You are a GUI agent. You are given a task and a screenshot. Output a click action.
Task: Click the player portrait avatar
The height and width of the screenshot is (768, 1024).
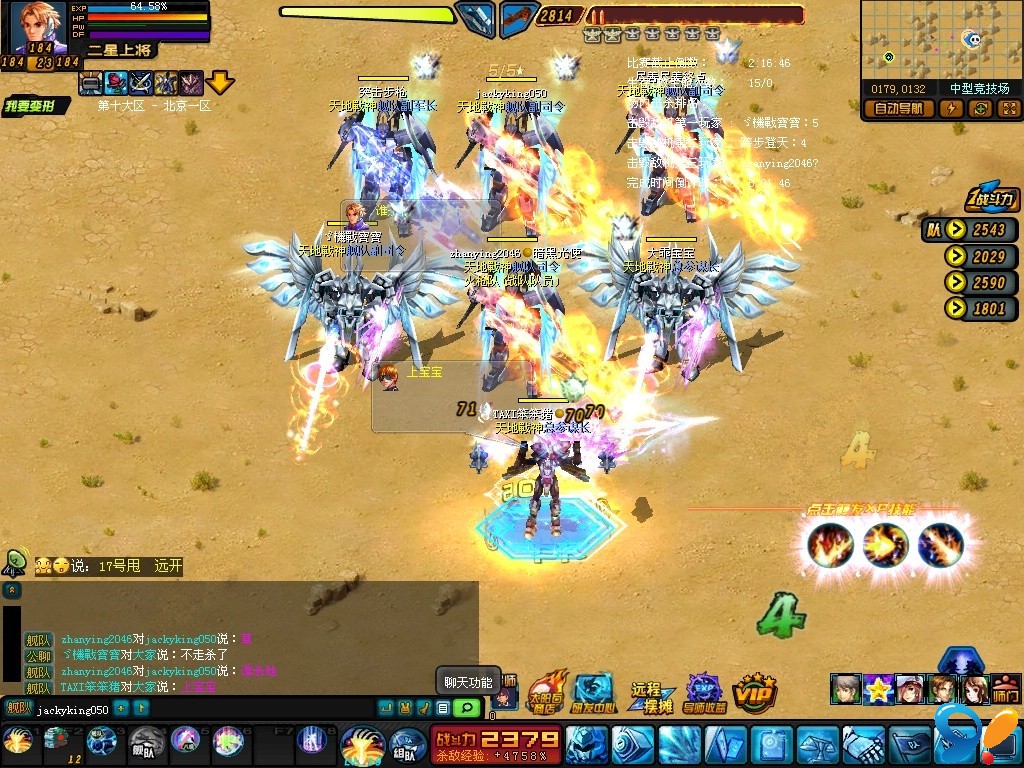(x=38, y=28)
